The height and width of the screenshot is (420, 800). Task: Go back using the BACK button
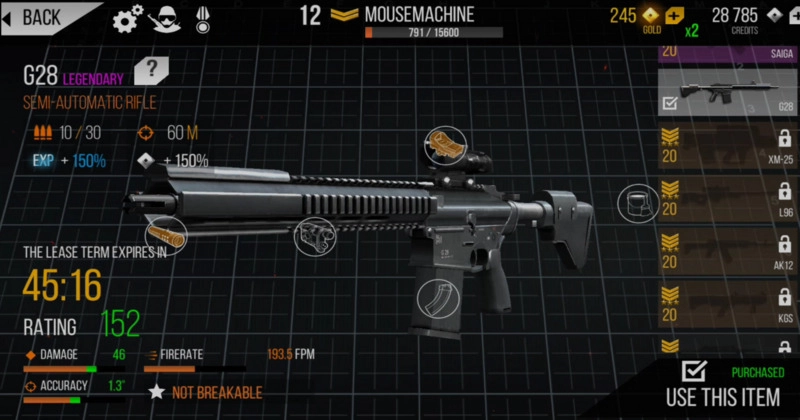pyautogui.click(x=40, y=16)
